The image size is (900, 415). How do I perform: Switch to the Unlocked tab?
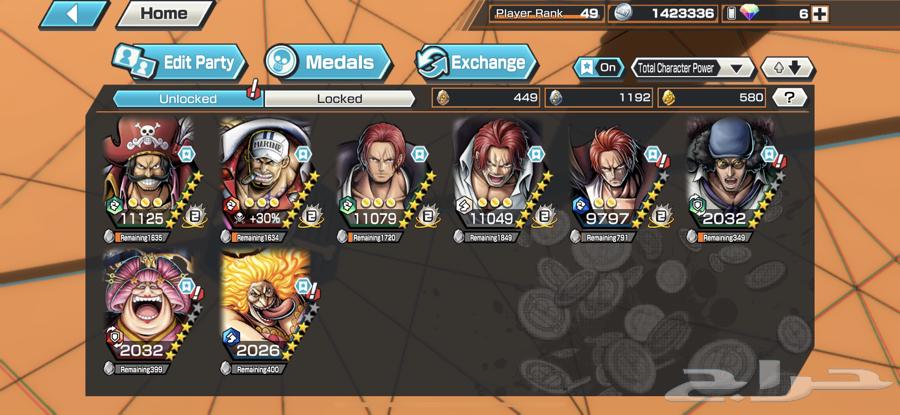(x=187, y=98)
